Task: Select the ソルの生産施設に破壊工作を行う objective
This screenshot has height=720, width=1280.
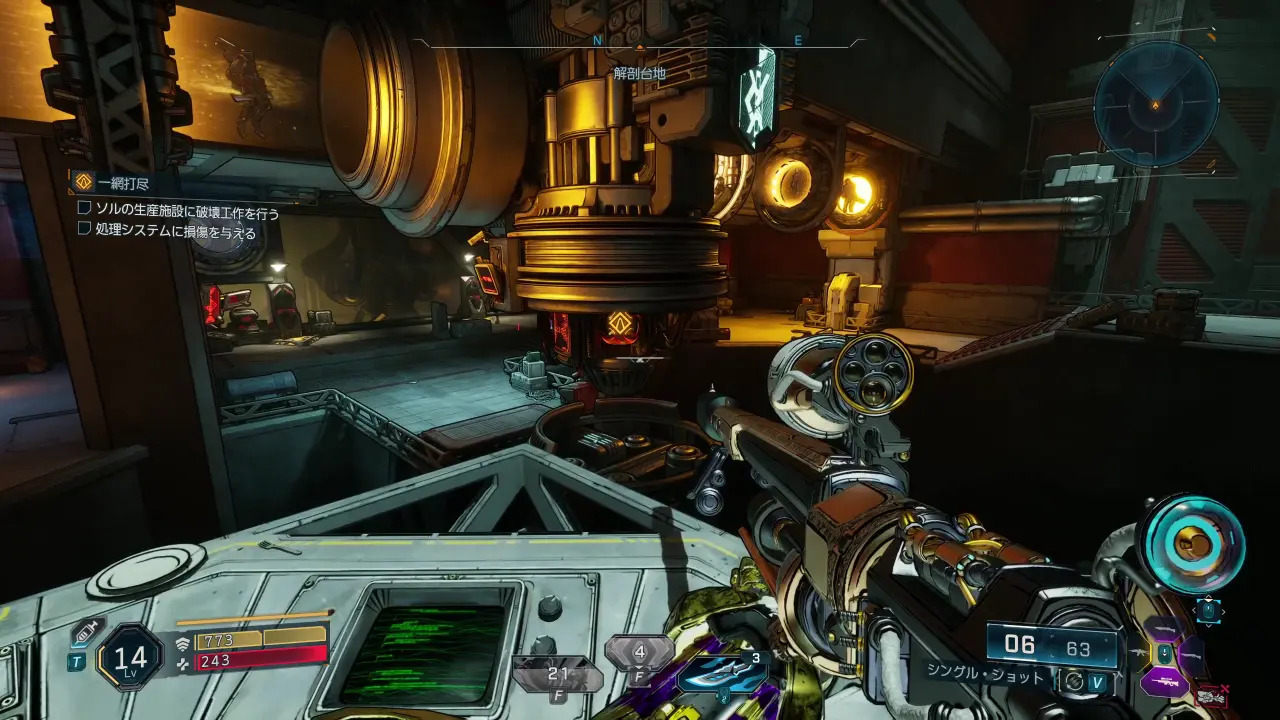Action: [x=178, y=212]
